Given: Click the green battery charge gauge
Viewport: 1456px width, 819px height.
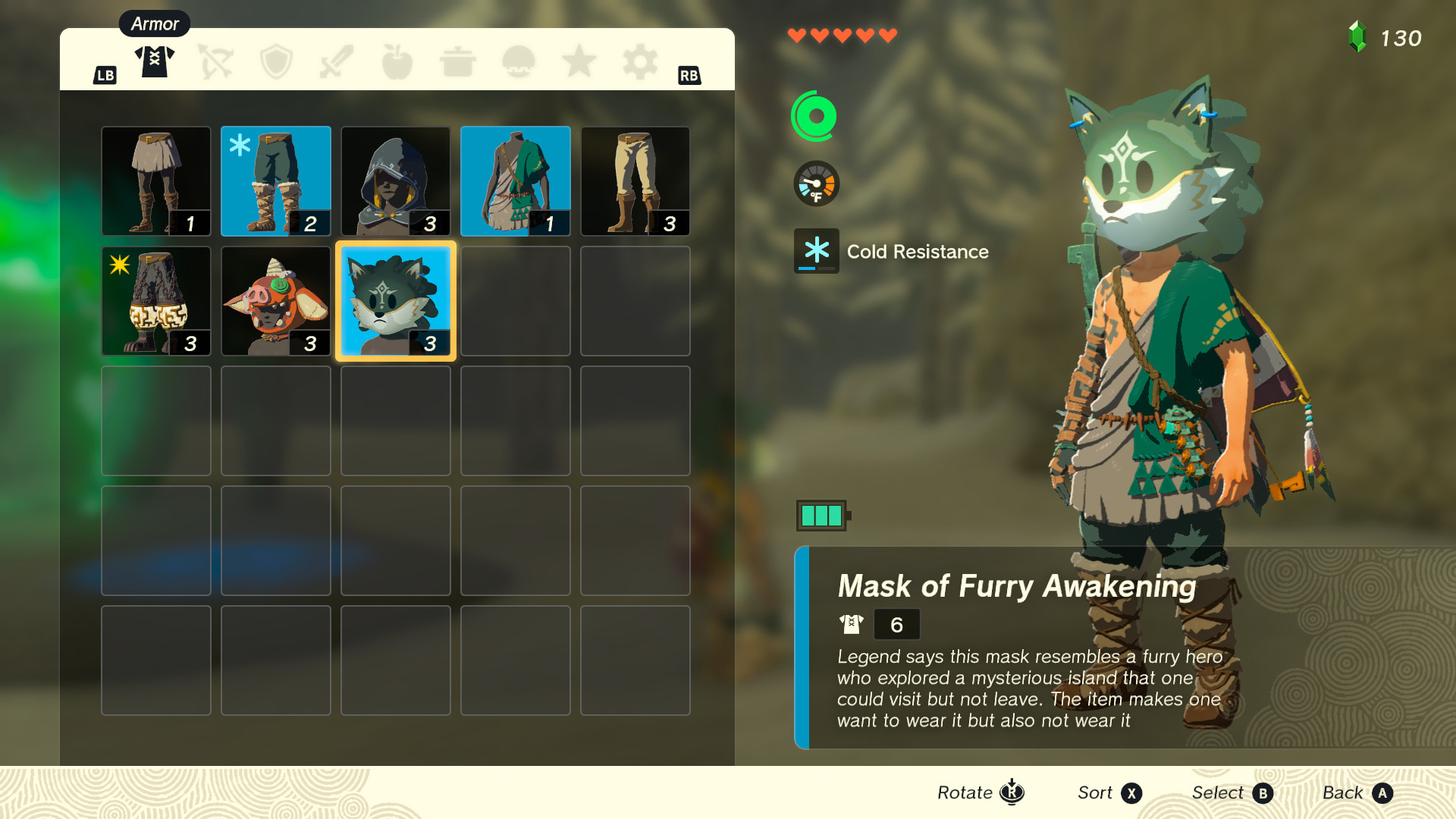Looking at the screenshot, I should [x=824, y=513].
